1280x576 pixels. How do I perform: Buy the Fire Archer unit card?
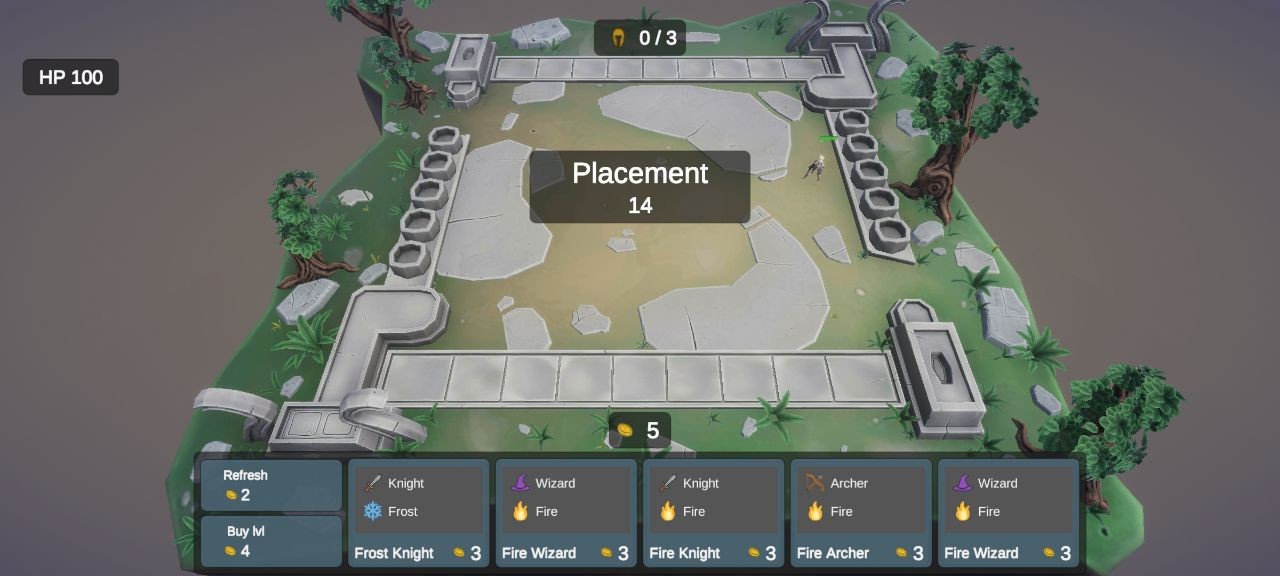pyautogui.click(x=861, y=513)
